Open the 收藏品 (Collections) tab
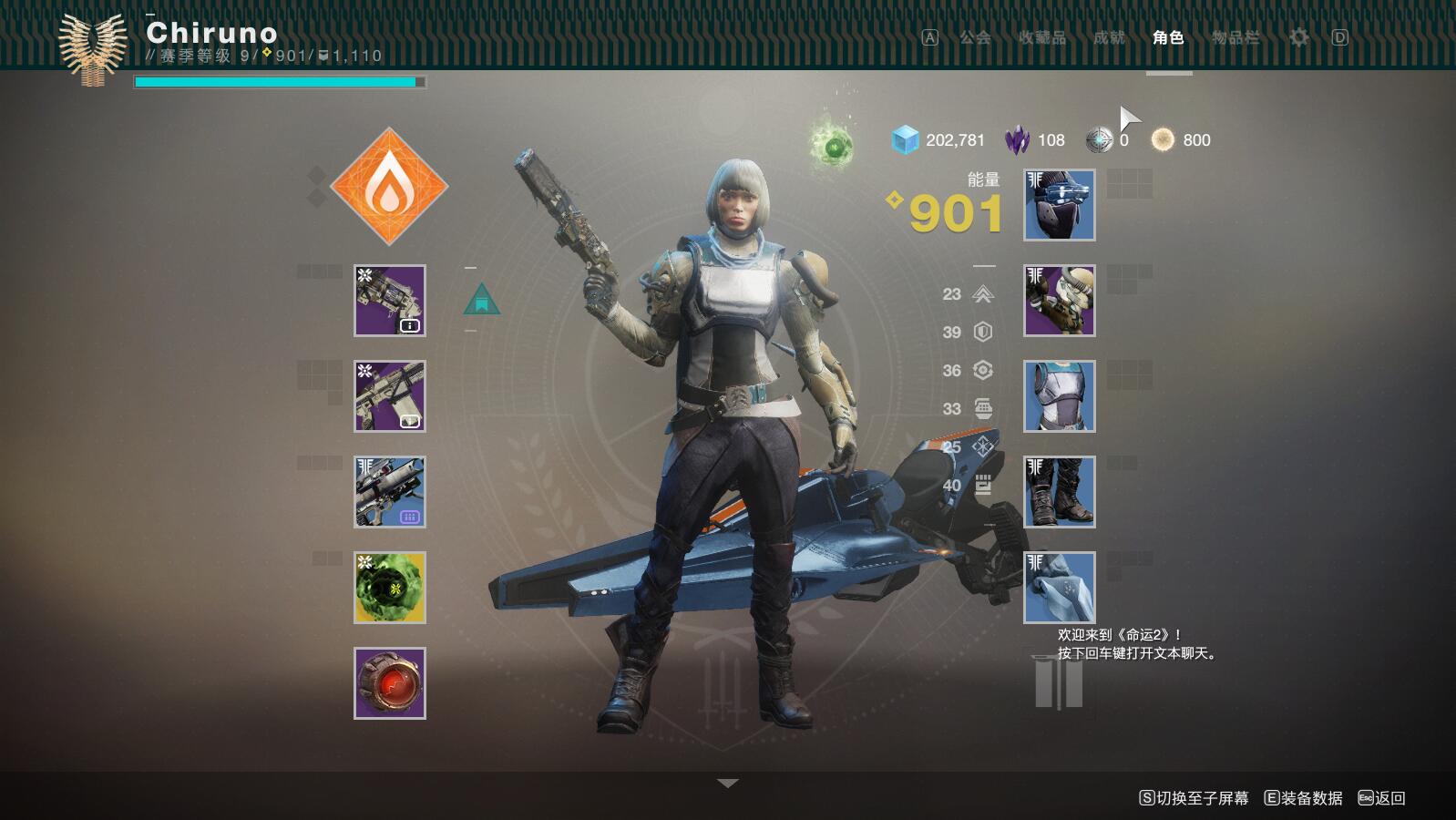Image resolution: width=1456 pixels, height=820 pixels. coord(1041,37)
